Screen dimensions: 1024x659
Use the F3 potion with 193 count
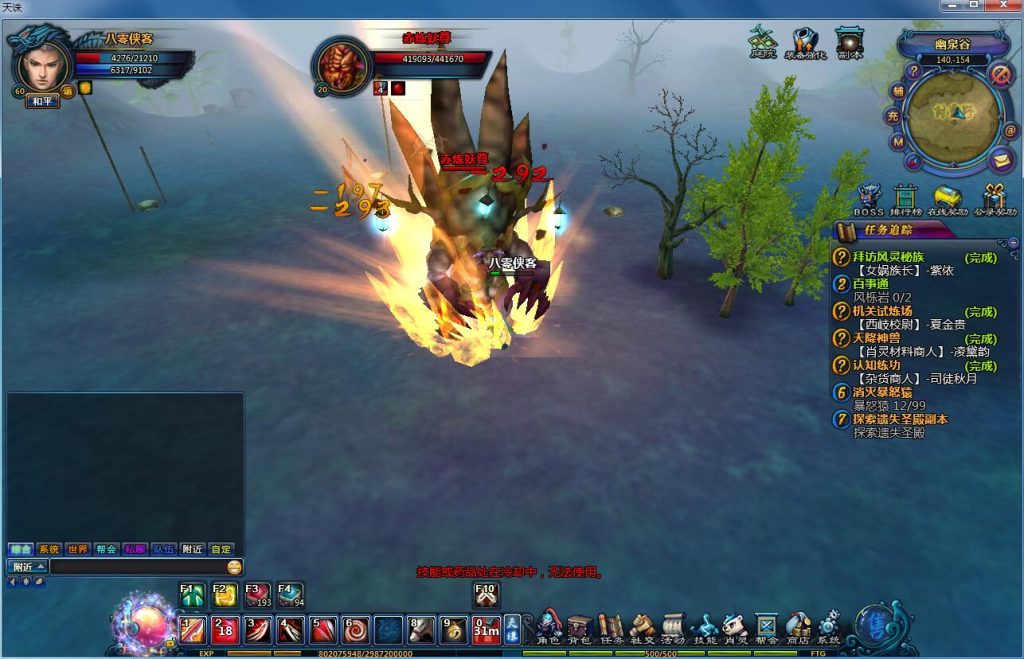click(x=257, y=596)
